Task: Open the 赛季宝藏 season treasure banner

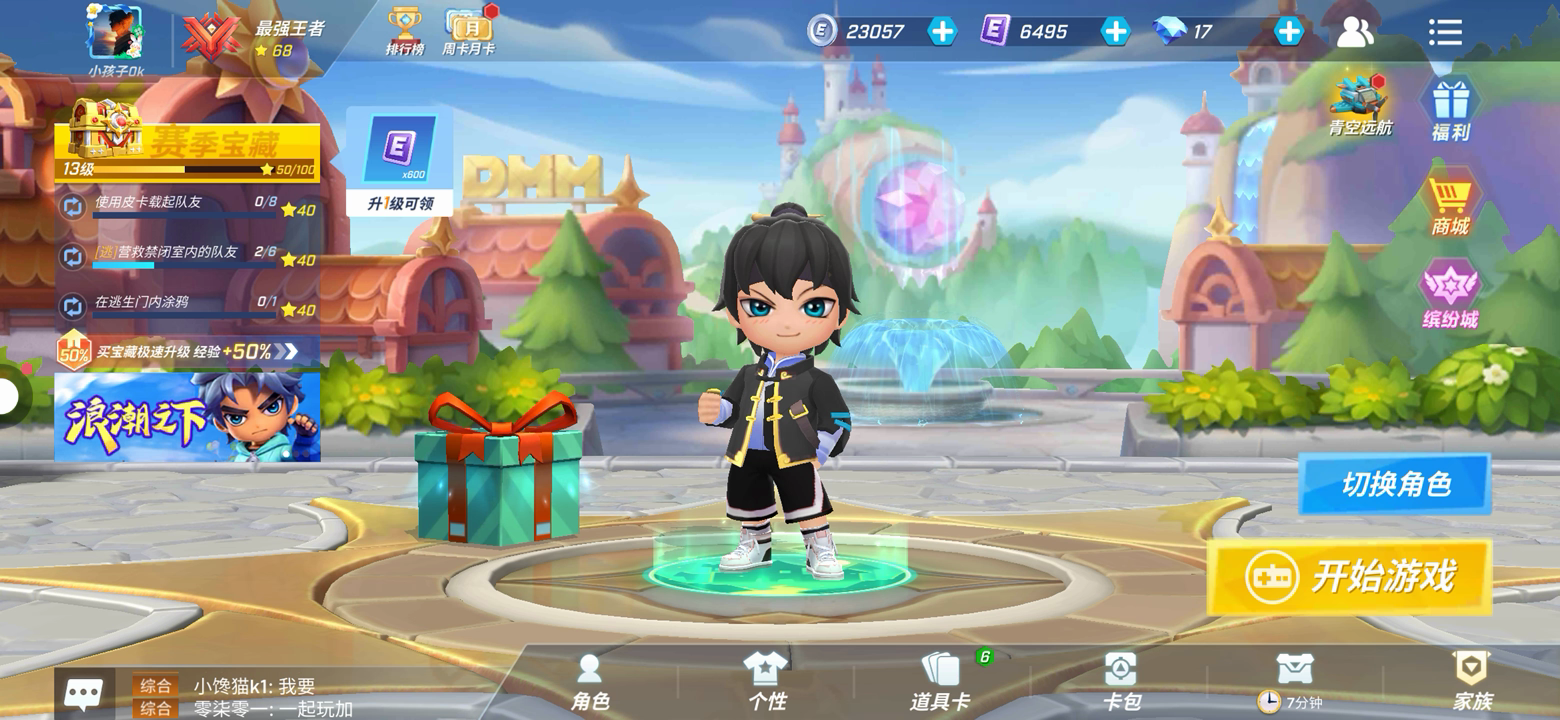Action: [x=188, y=152]
